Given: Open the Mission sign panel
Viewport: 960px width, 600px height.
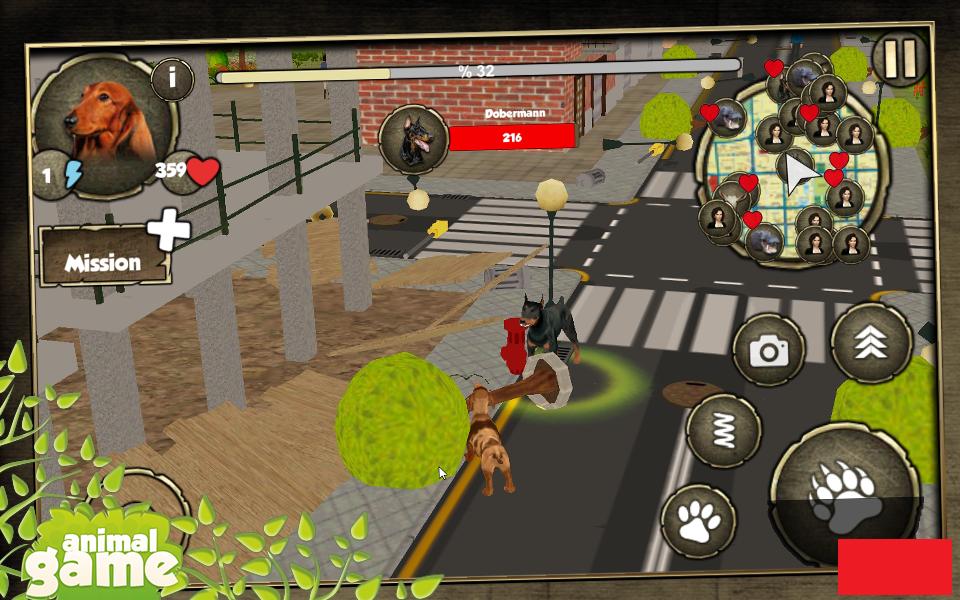Looking at the screenshot, I should tap(102, 263).
